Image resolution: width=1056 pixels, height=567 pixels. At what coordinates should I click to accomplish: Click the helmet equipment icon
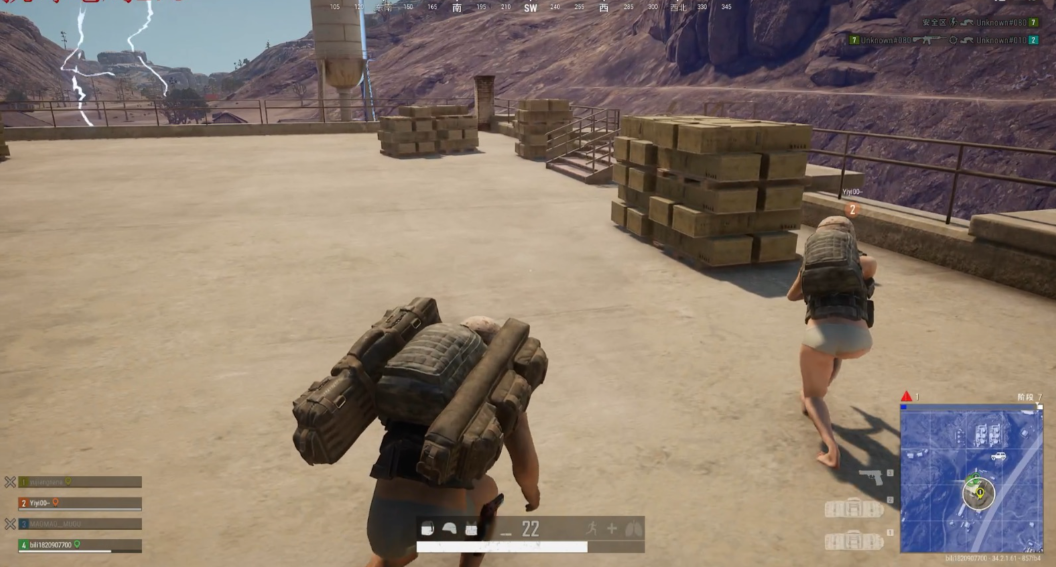pos(449,529)
